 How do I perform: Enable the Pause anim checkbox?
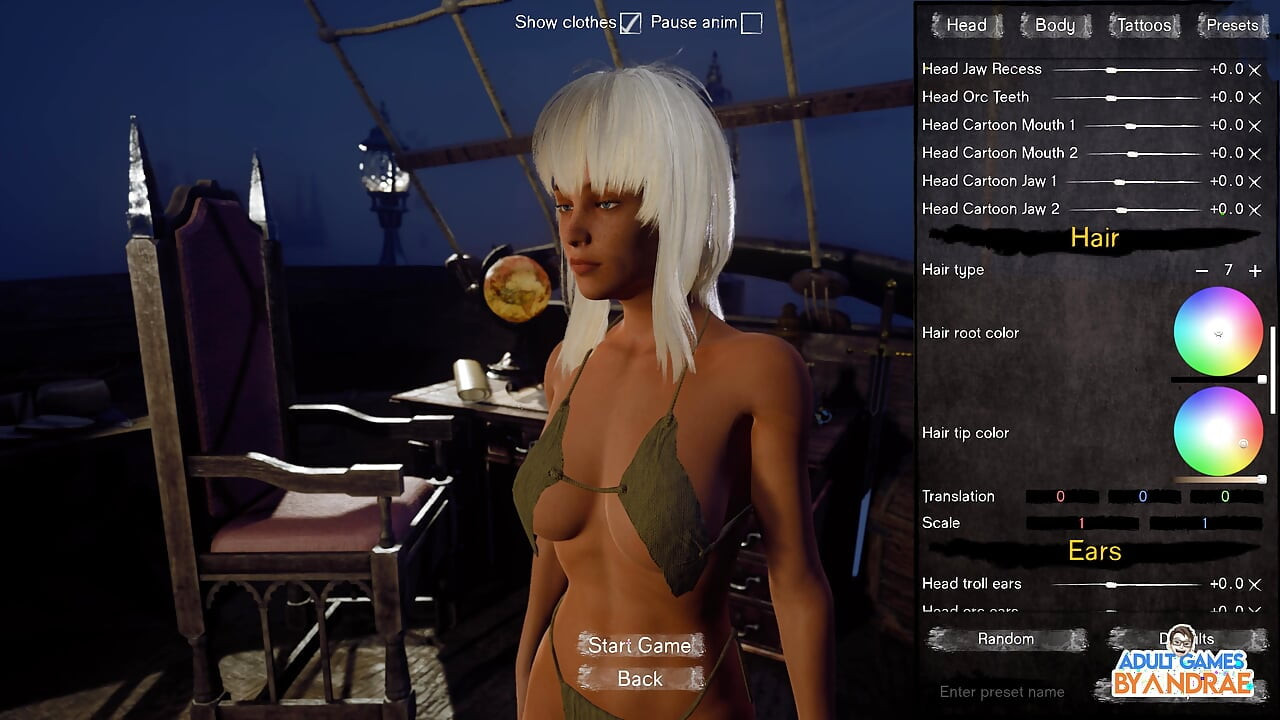[x=748, y=22]
